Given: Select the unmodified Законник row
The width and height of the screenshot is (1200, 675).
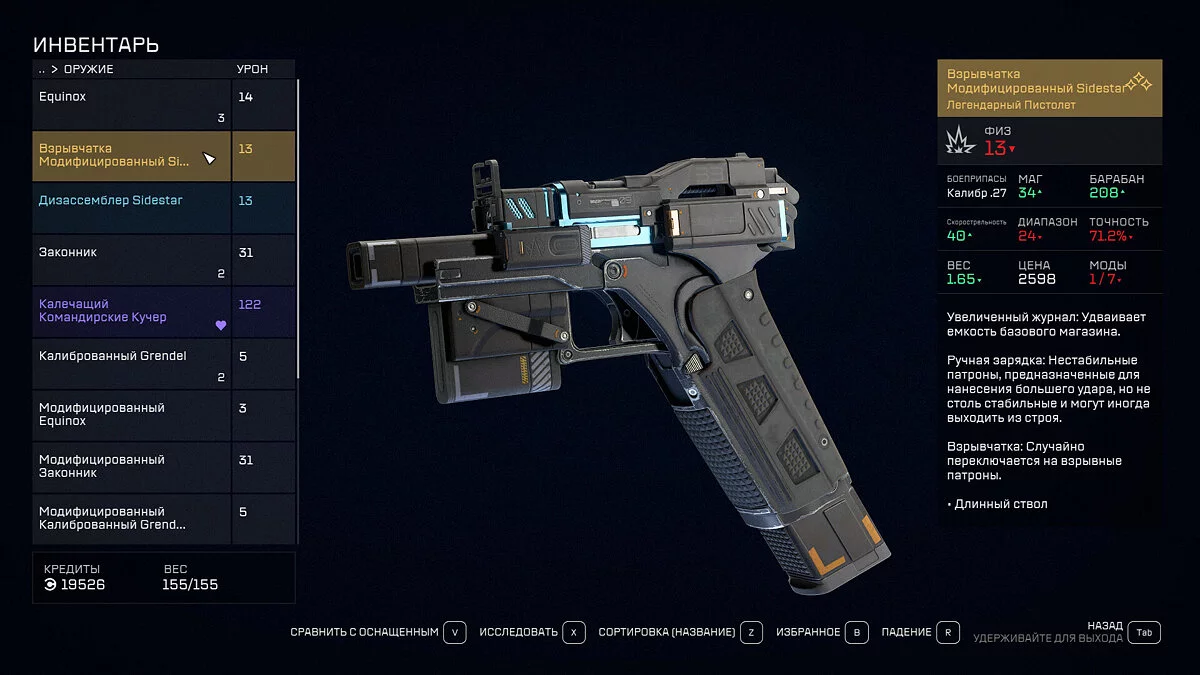Looking at the screenshot, I should tap(132, 260).
